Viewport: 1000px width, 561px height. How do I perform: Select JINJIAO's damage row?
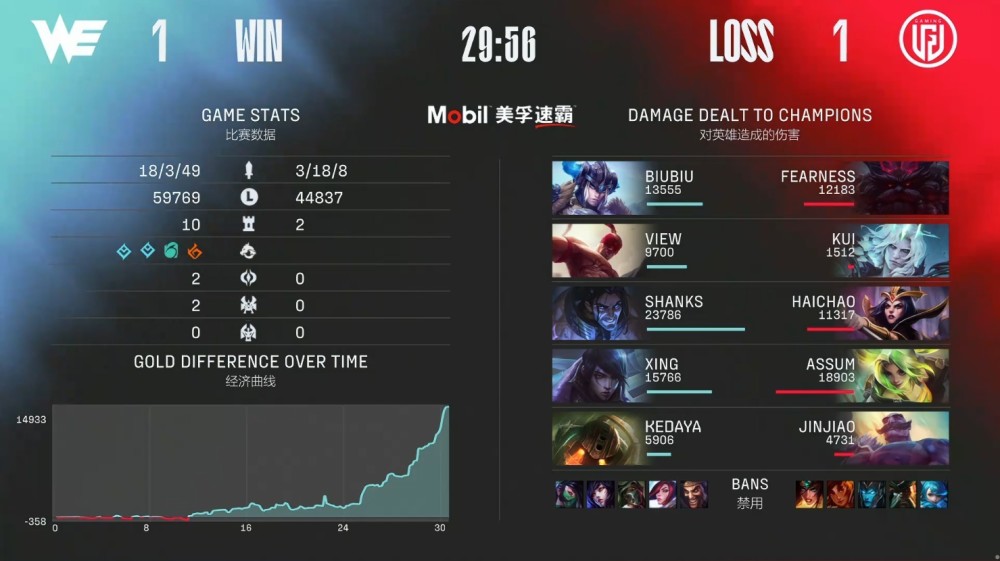click(850, 438)
